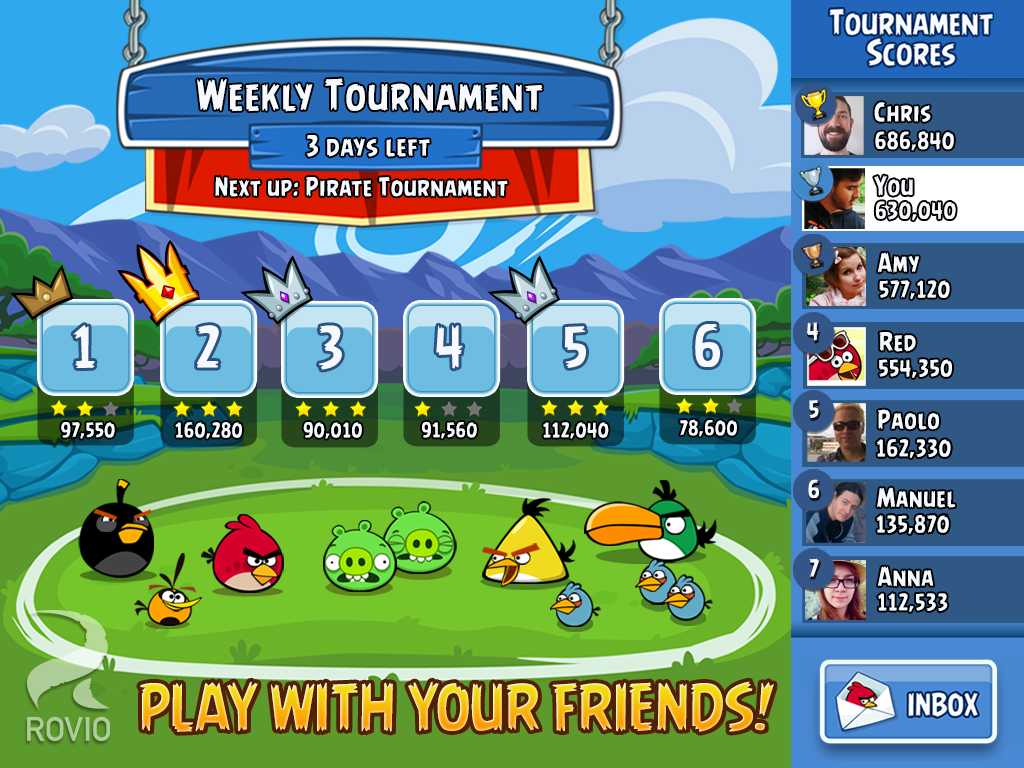
Task: Play level 4
Action: [x=451, y=347]
